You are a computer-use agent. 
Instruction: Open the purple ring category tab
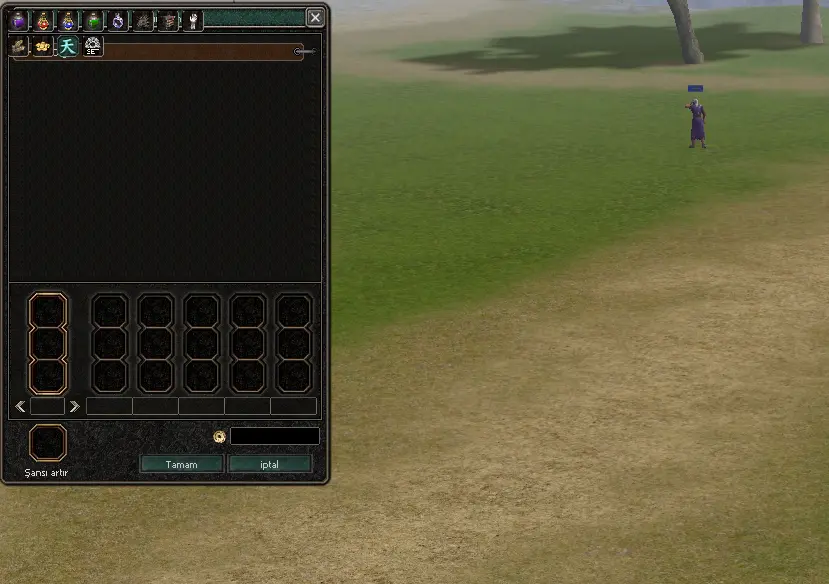click(x=118, y=20)
